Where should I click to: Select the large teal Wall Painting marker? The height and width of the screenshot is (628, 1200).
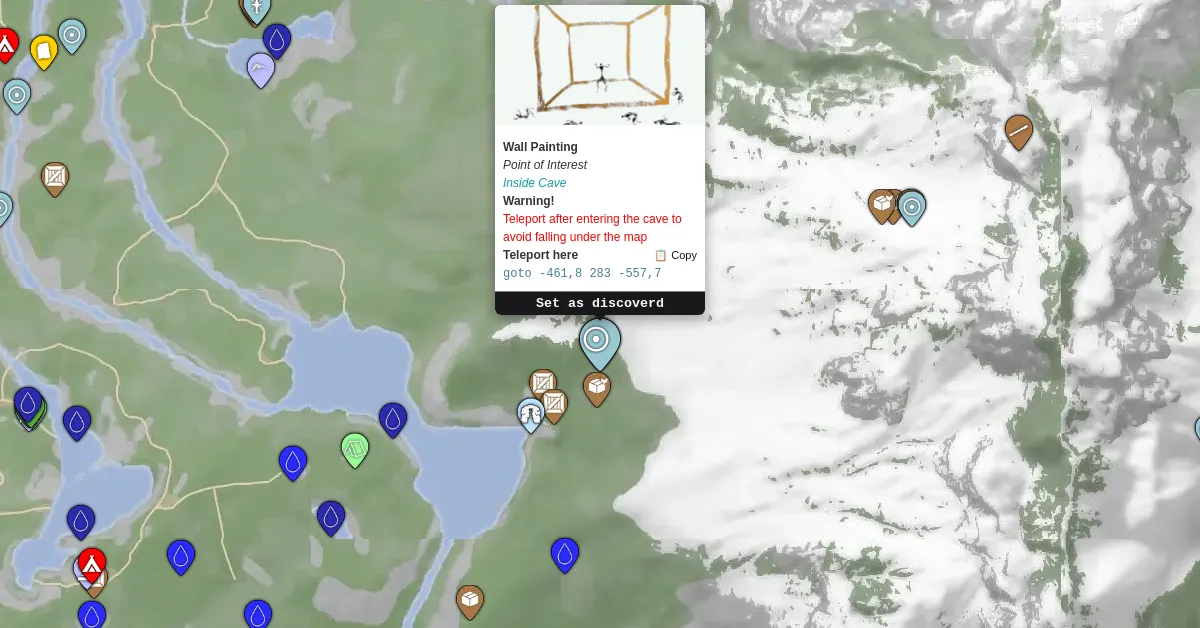click(x=600, y=342)
